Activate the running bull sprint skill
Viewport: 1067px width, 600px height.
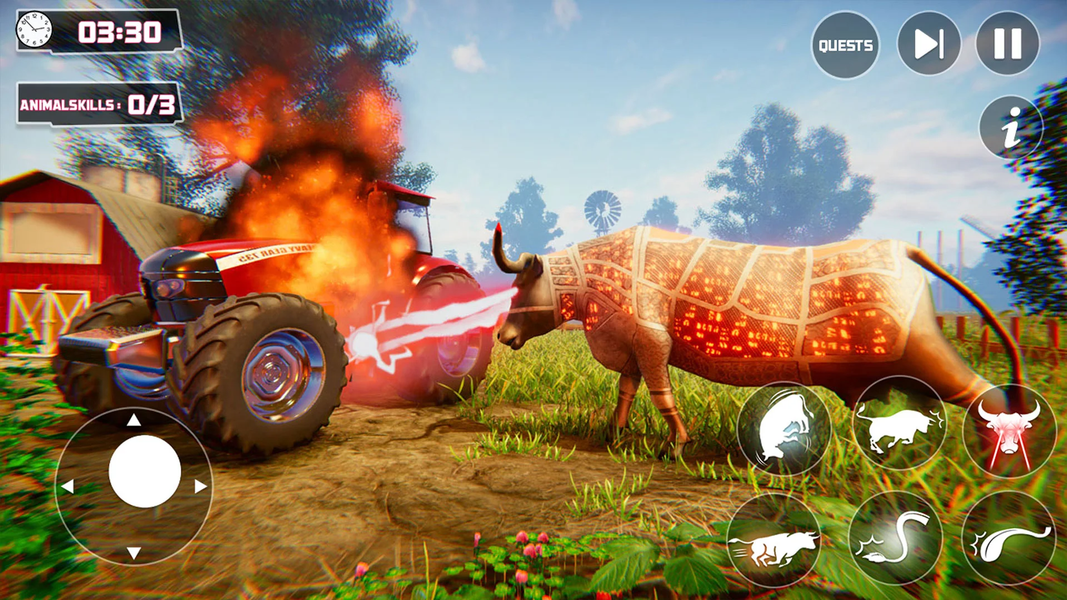tap(773, 541)
